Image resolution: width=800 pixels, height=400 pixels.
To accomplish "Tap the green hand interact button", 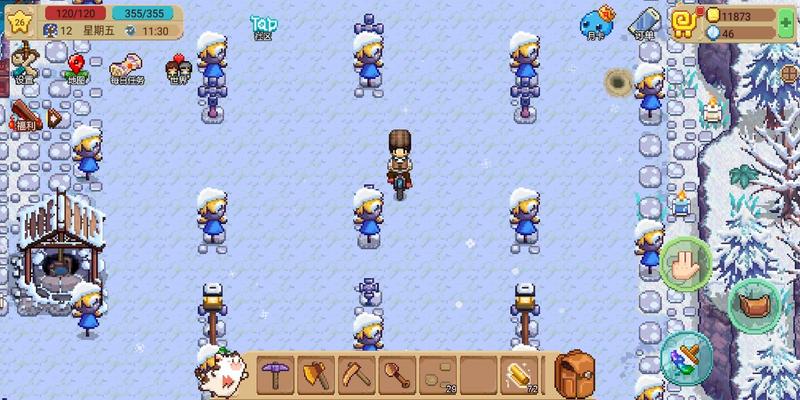I will pos(686,262).
